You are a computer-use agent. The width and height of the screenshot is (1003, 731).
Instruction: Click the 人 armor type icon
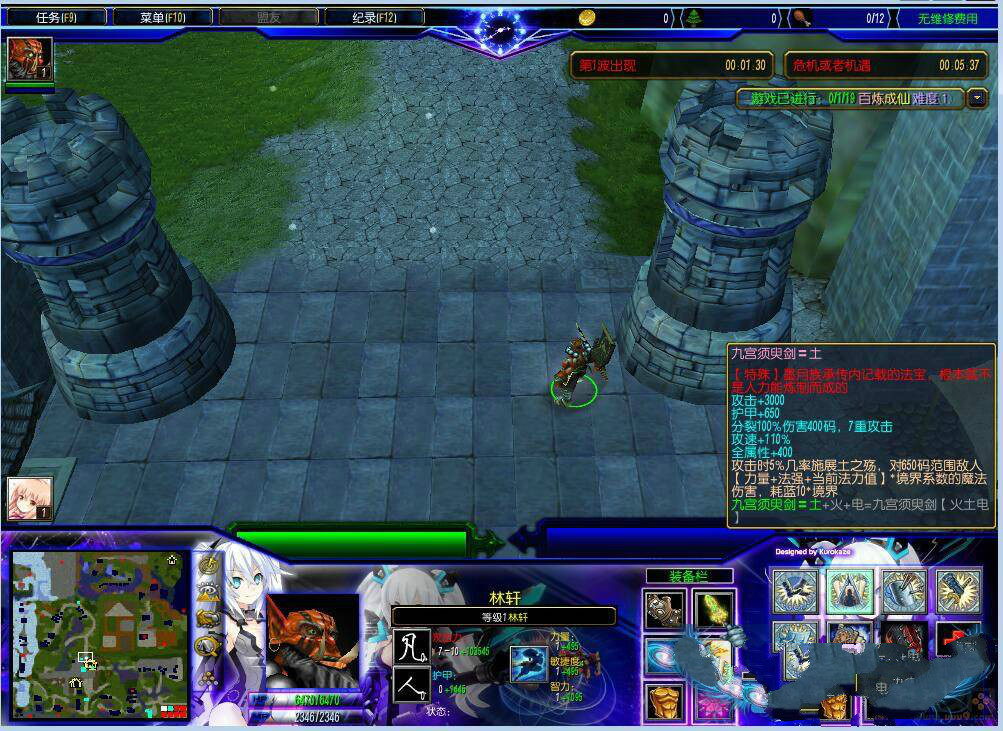pos(412,686)
